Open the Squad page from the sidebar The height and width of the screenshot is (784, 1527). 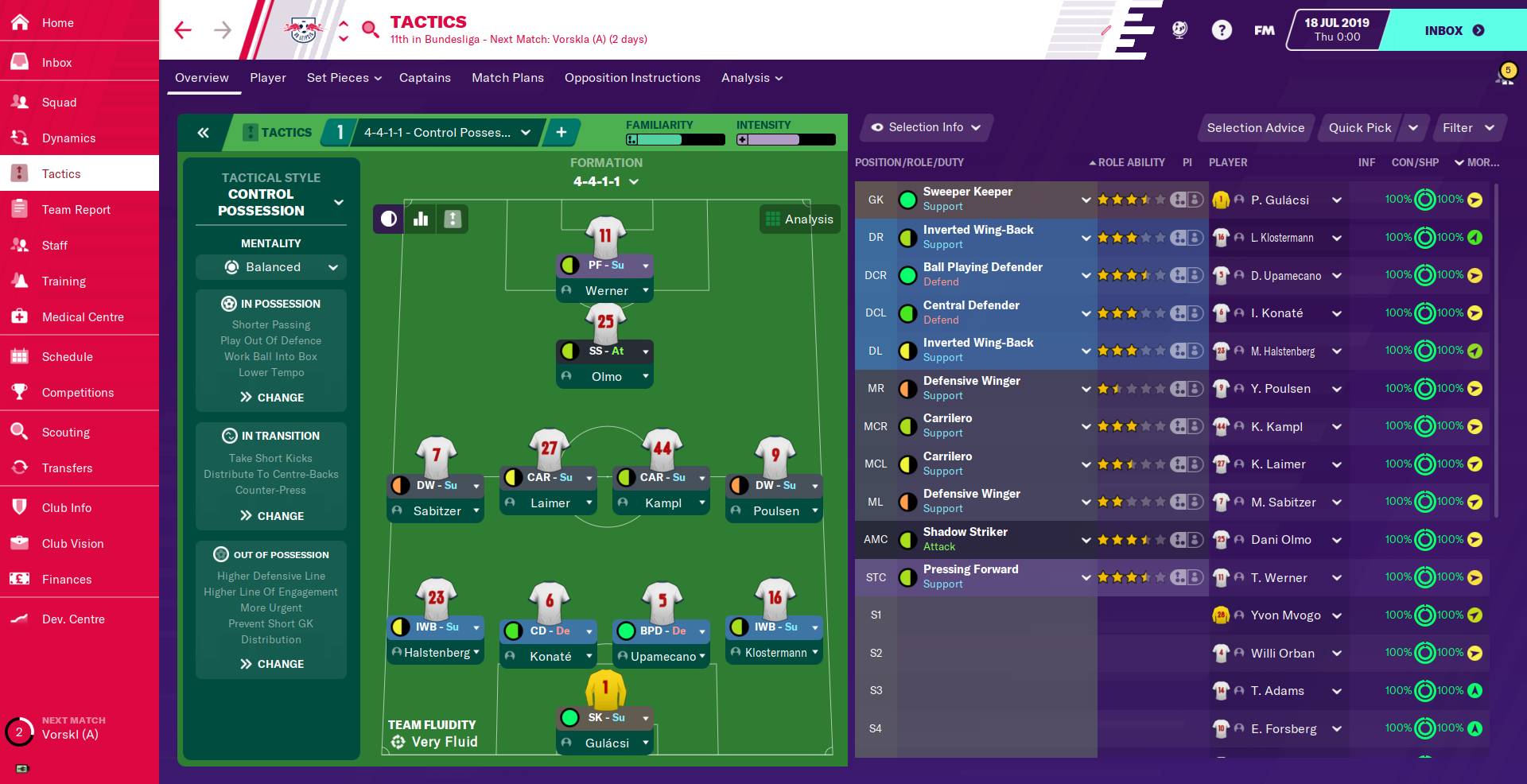(59, 102)
